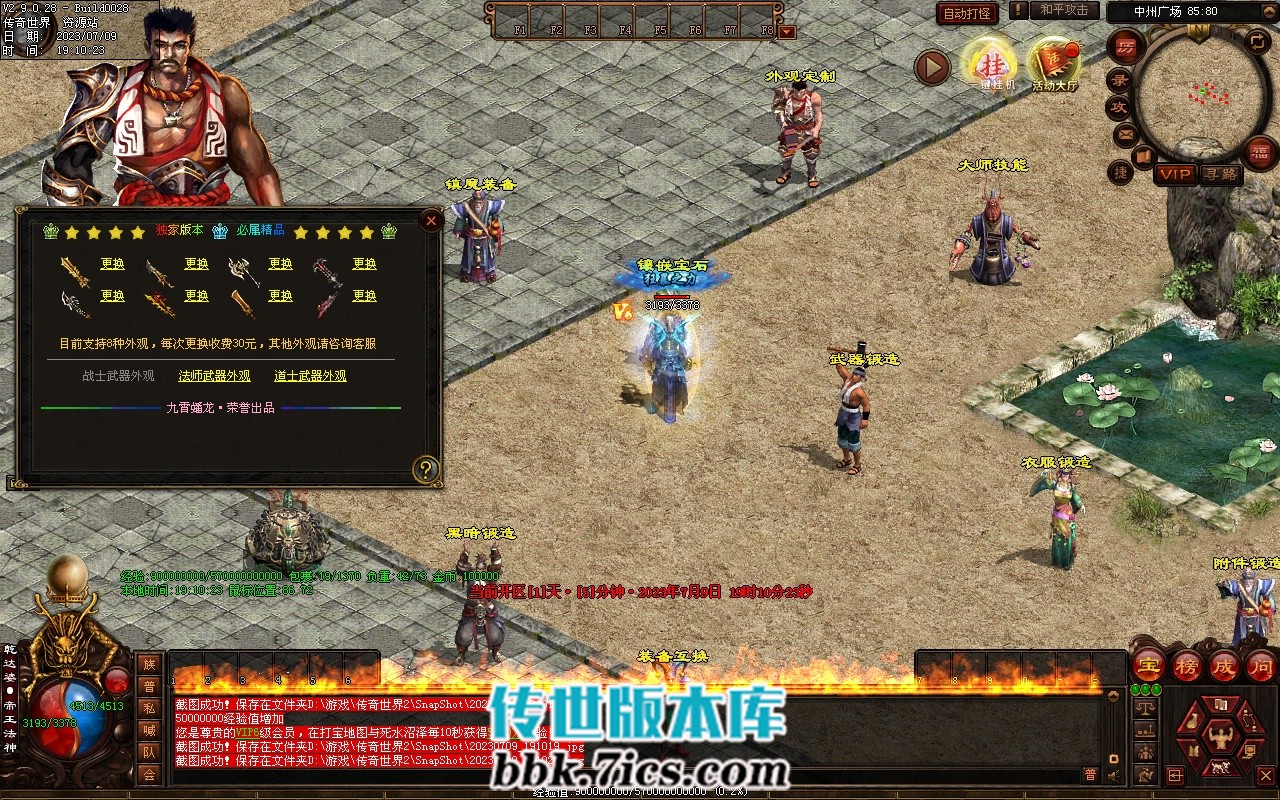This screenshot has width=1280, height=800.
Task: Change the 和平攻击 attack mode
Action: pos(1064,10)
